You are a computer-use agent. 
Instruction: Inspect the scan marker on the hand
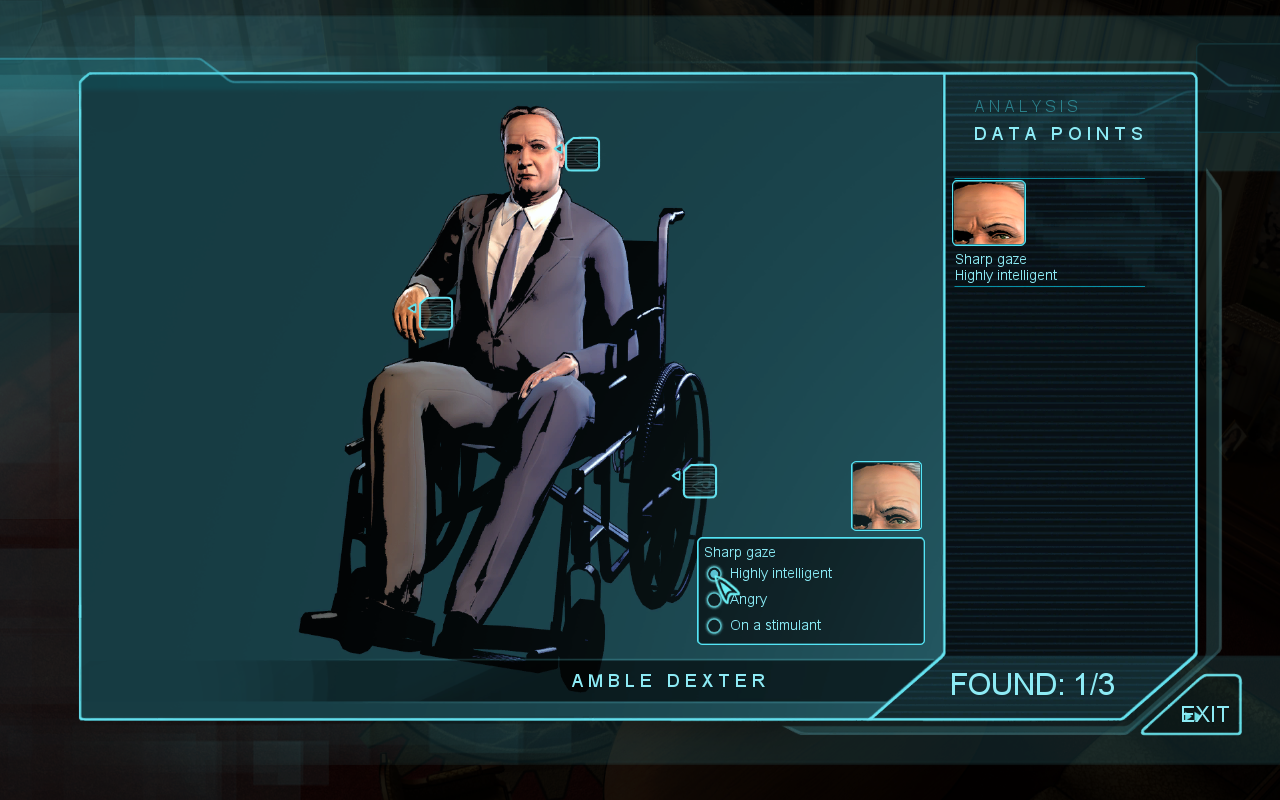(x=436, y=314)
